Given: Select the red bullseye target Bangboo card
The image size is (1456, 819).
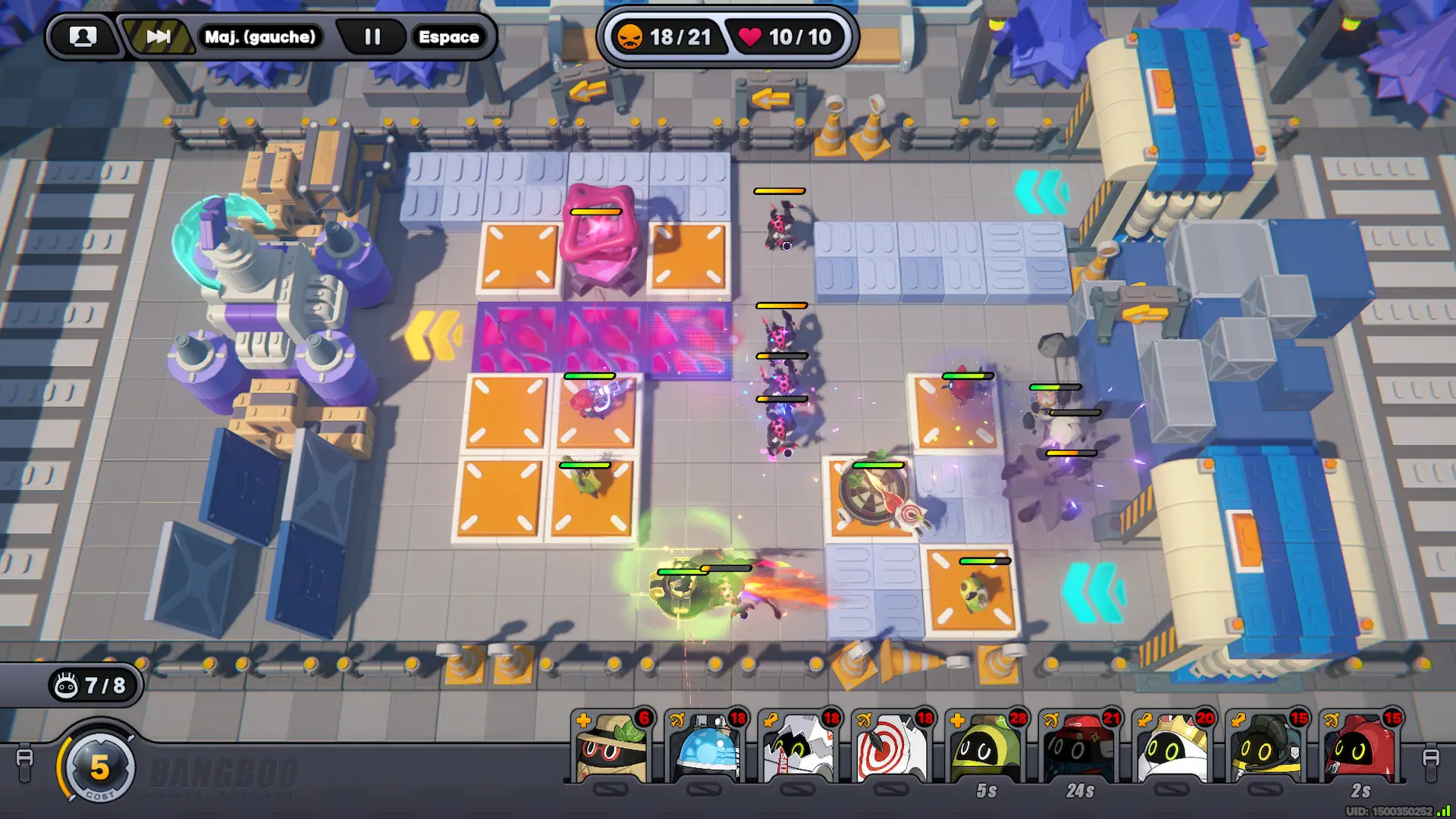Looking at the screenshot, I should 892,748.
